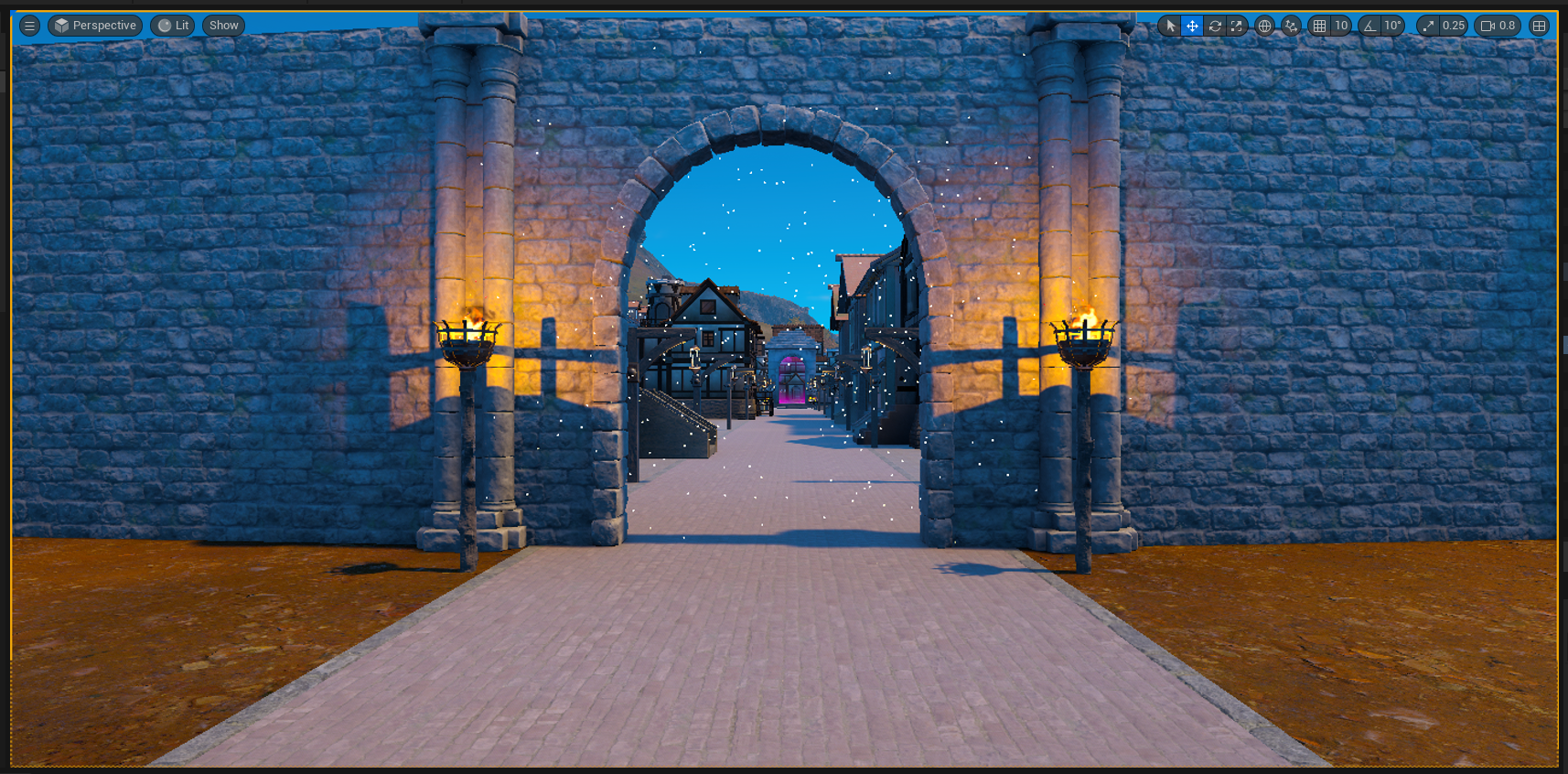Viewport: 1568px width, 774px height.
Task: Switch to the Rotate tool
Action: [1214, 26]
